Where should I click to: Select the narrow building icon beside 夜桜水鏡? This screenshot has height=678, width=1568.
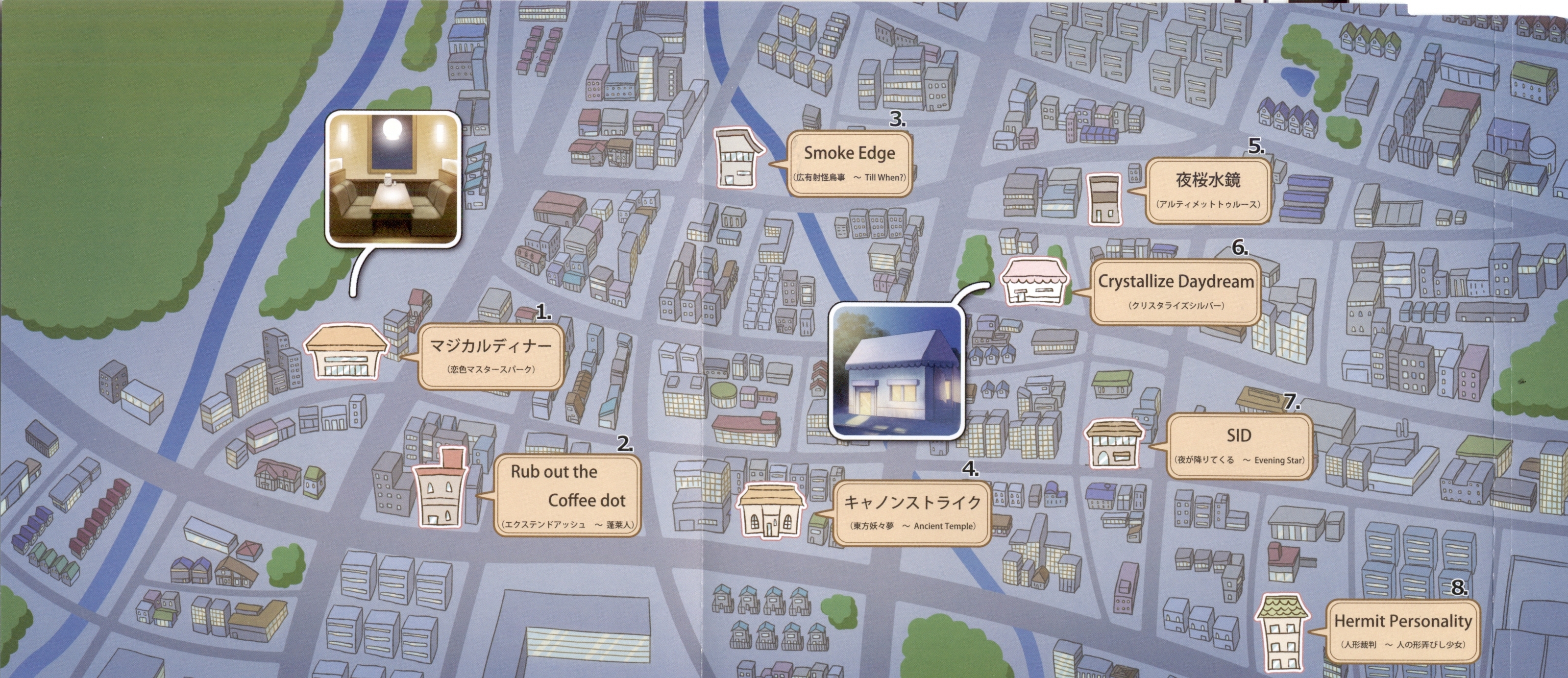click(x=1103, y=198)
